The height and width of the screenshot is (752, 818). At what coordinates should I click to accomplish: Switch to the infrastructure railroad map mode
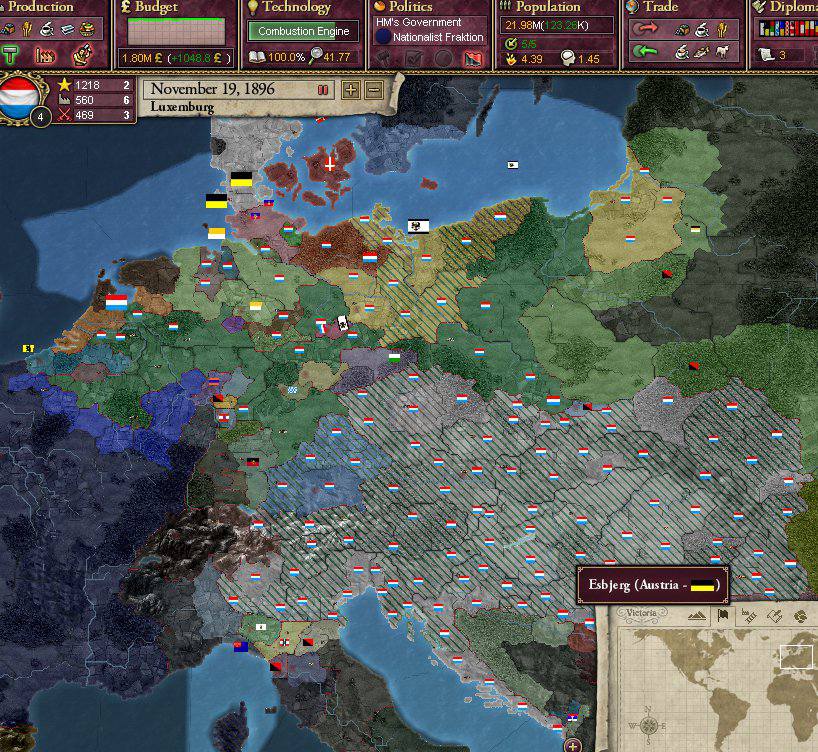coord(750,616)
